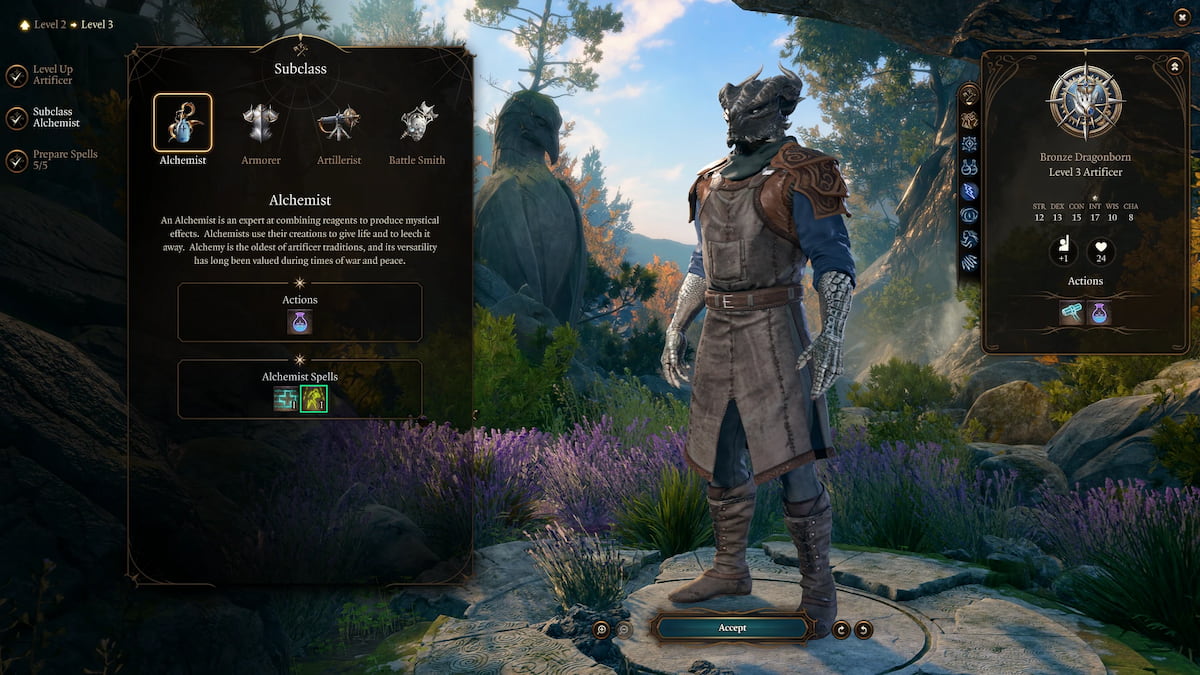1200x675 pixels.
Task: Rotate the character with the counterclockwise arrow
Action: click(863, 629)
